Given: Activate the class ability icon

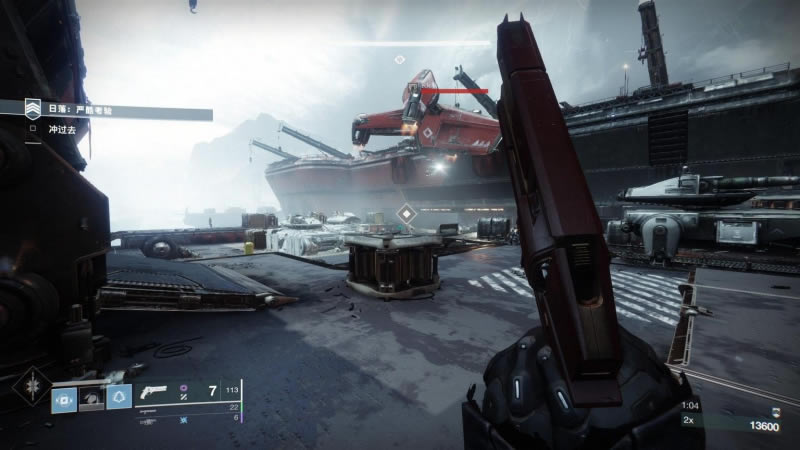Looking at the screenshot, I should (x=119, y=398).
